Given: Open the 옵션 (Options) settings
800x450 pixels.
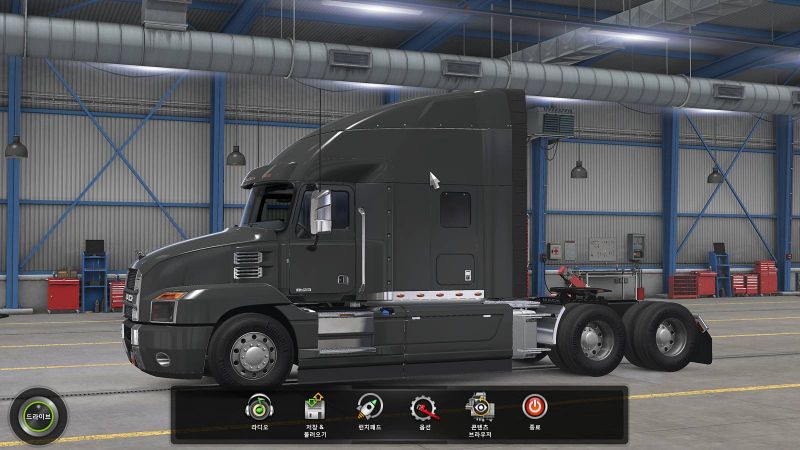Looking at the screenshot, I should 424,408.
